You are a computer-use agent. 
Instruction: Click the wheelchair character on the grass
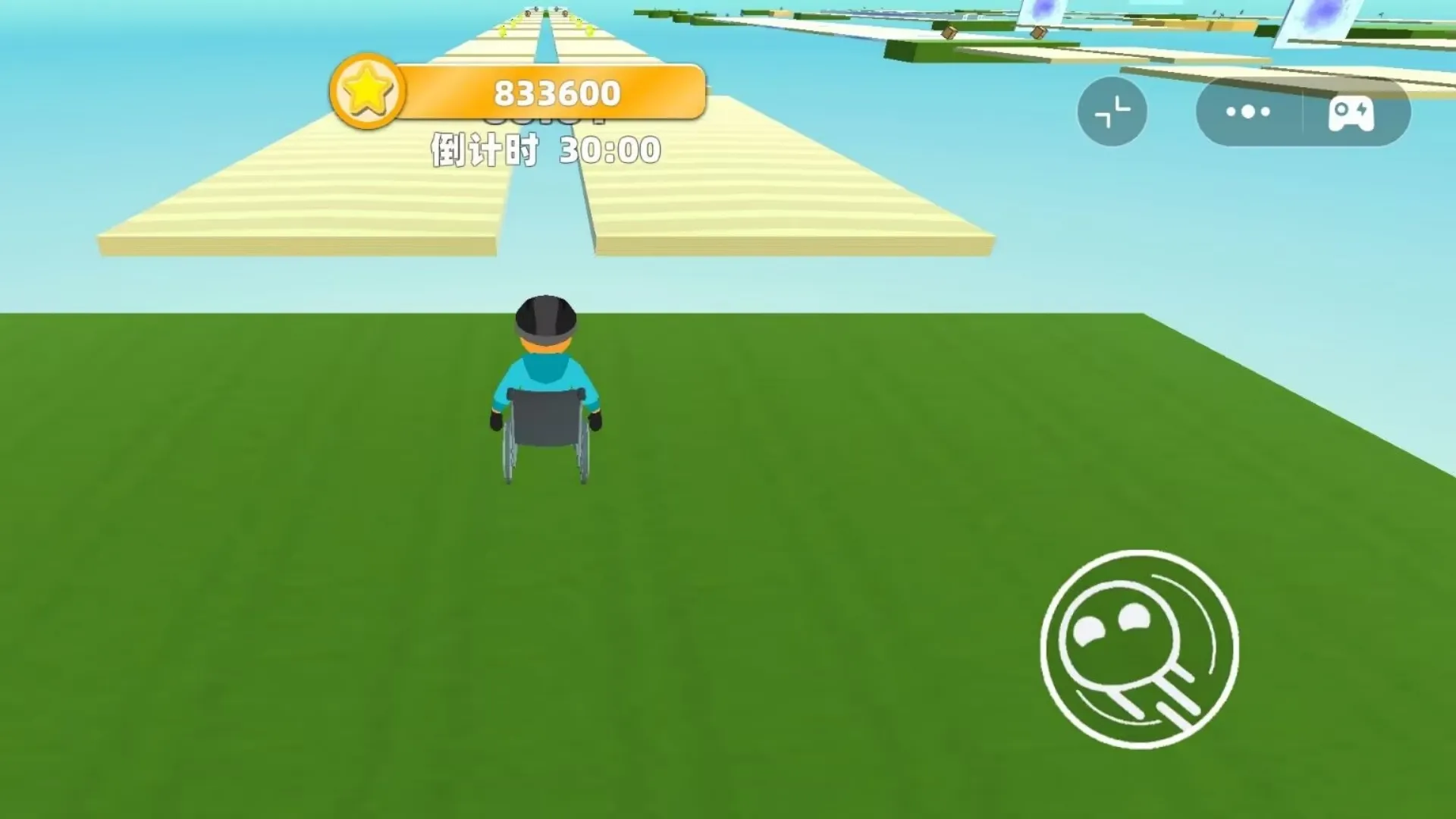coord(544,394)
